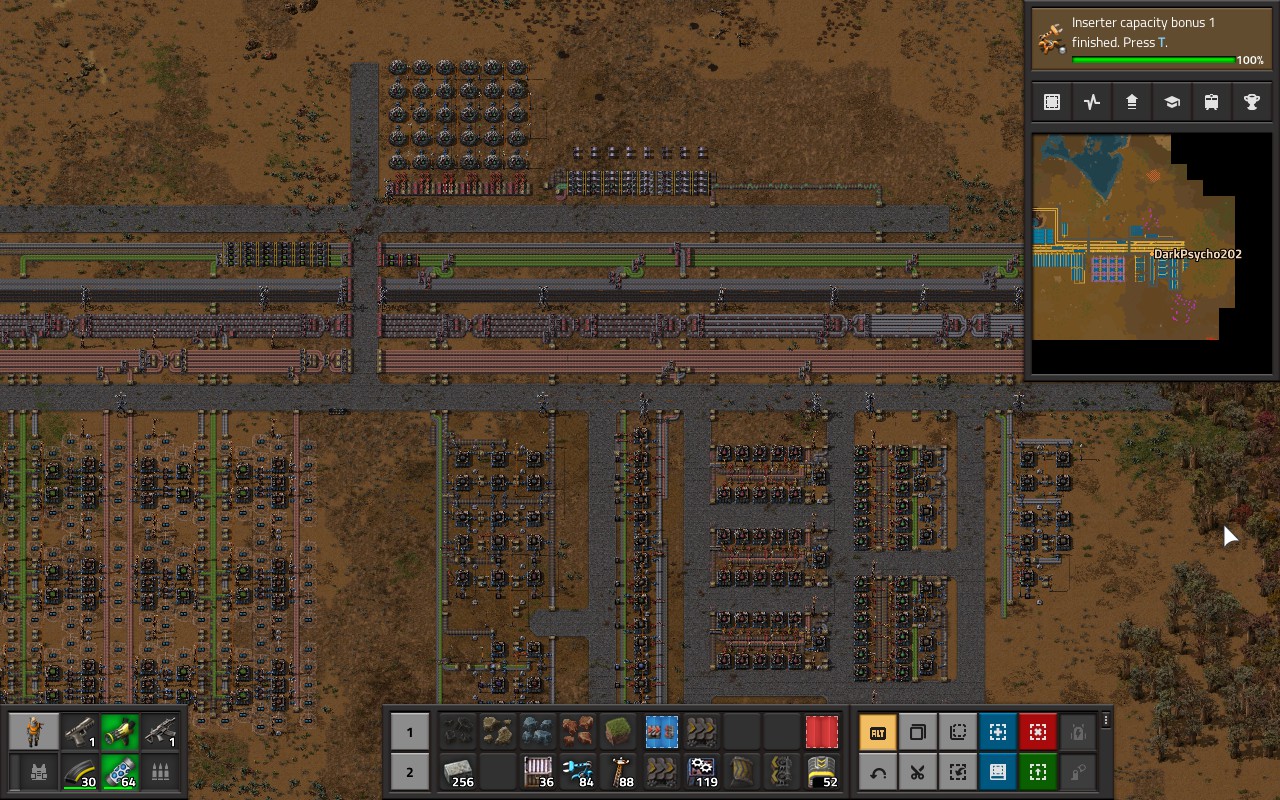1280x800 pixels.
Task: Open the Inserter capacity bonus research notification
Action: pos(1152,40)
